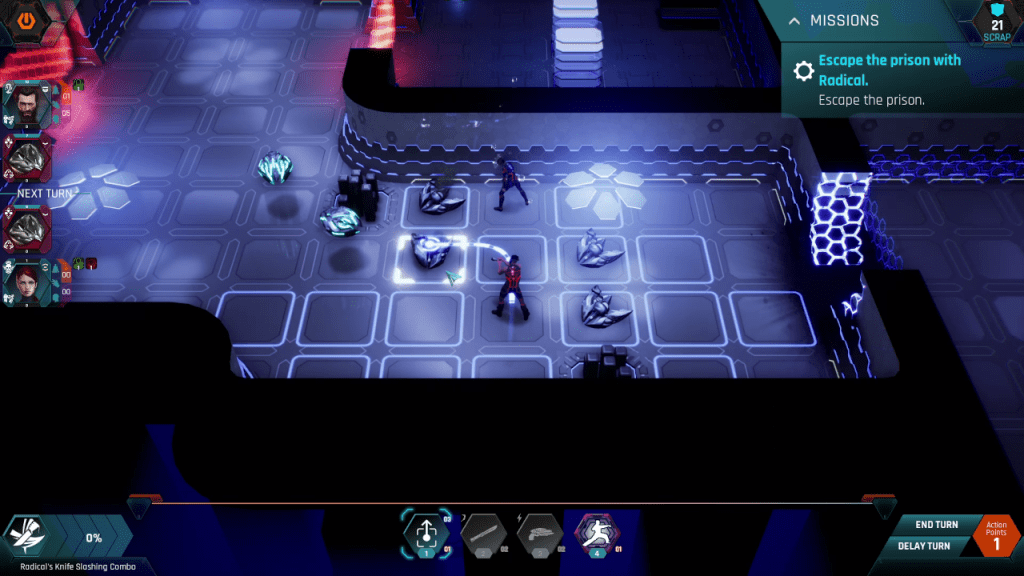Screen dimensions: 1024x576
Task: Activate the move ability icon
Action: pos(425,533)
